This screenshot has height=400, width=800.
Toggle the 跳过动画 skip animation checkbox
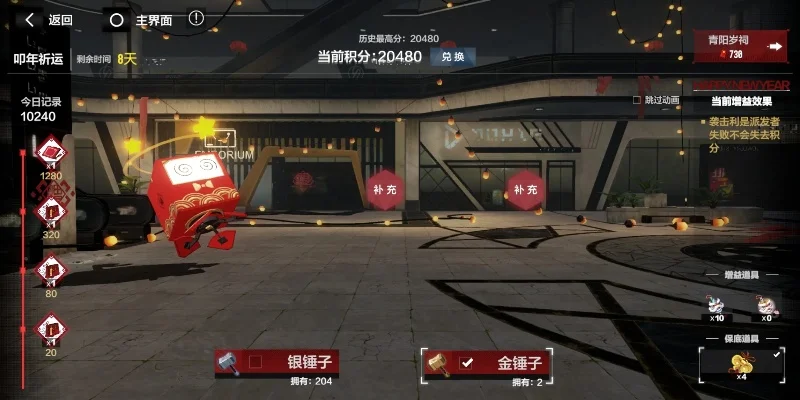point(637,100)
